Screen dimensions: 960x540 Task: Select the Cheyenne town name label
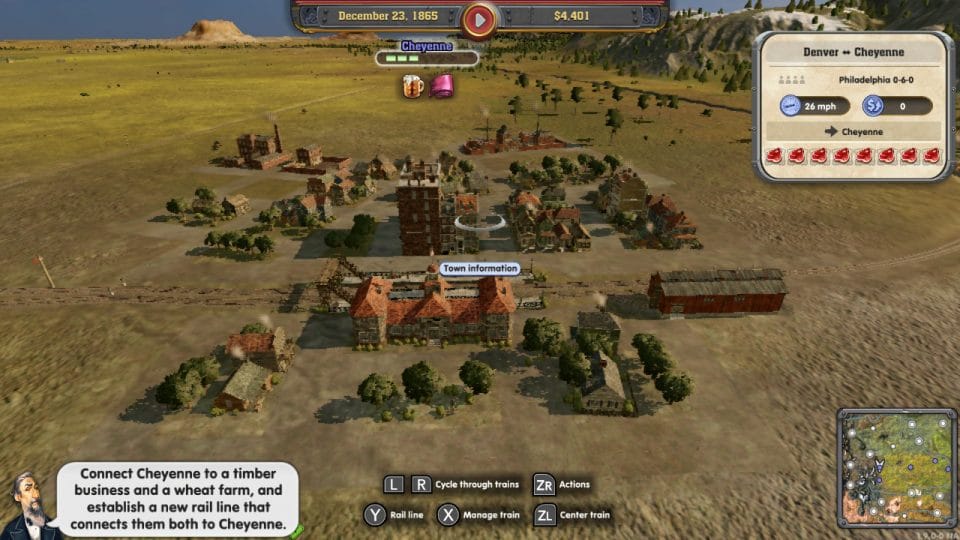point(427,46)
